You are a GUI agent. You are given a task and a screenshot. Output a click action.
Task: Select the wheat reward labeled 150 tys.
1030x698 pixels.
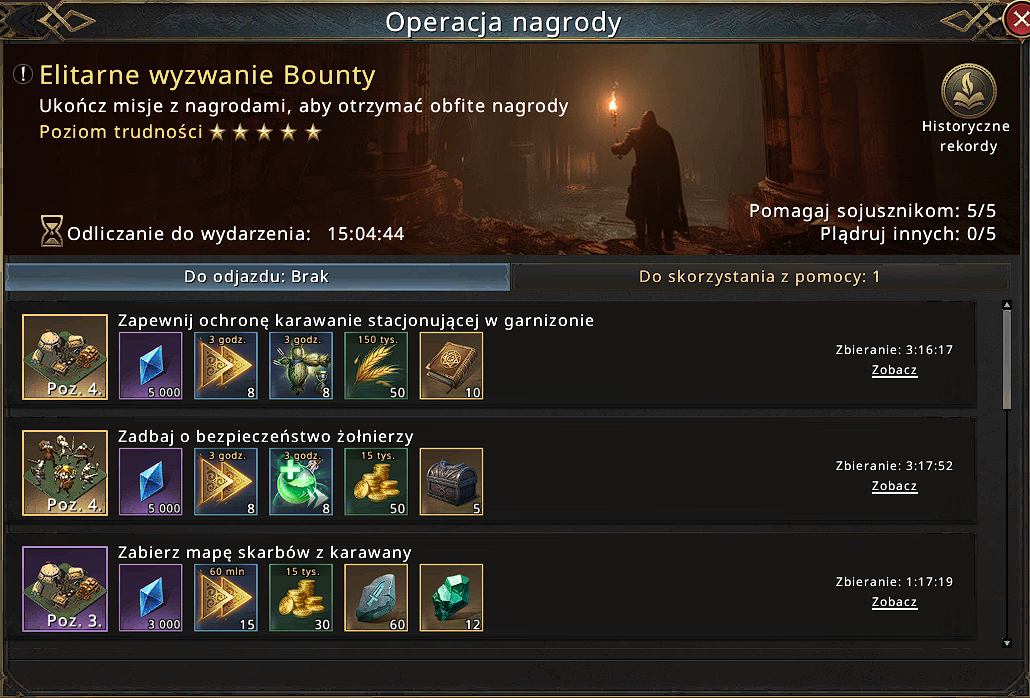[x=376, y=366]
